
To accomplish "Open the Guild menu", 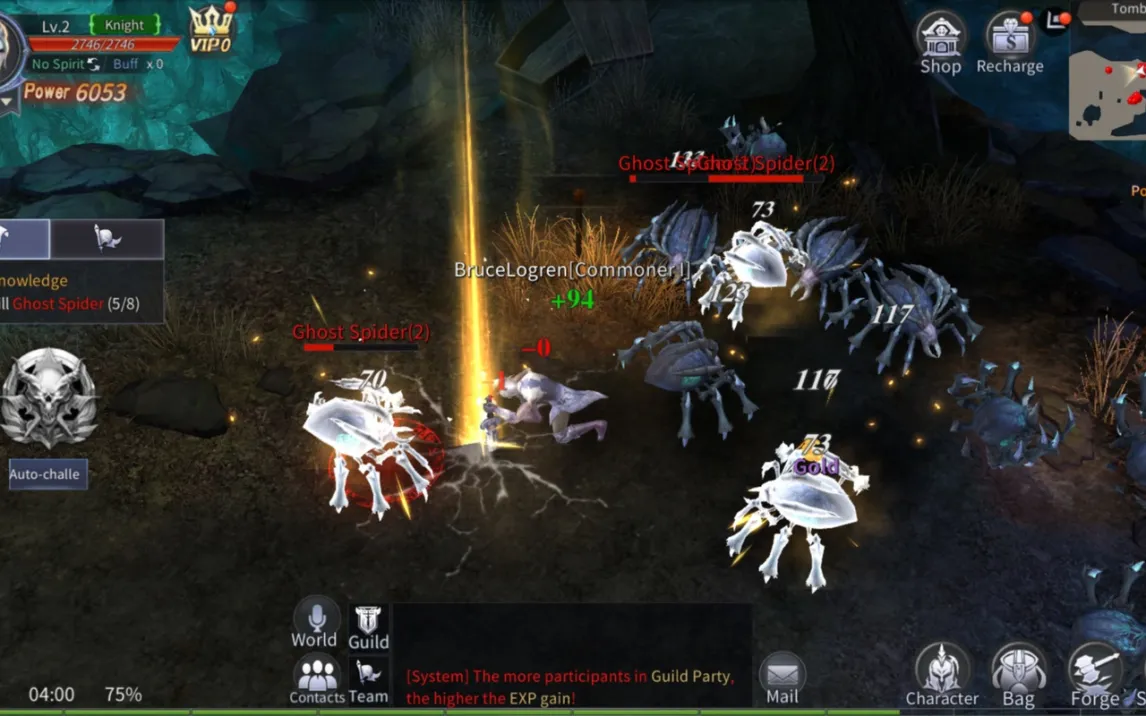I will [x=368, y=627].
